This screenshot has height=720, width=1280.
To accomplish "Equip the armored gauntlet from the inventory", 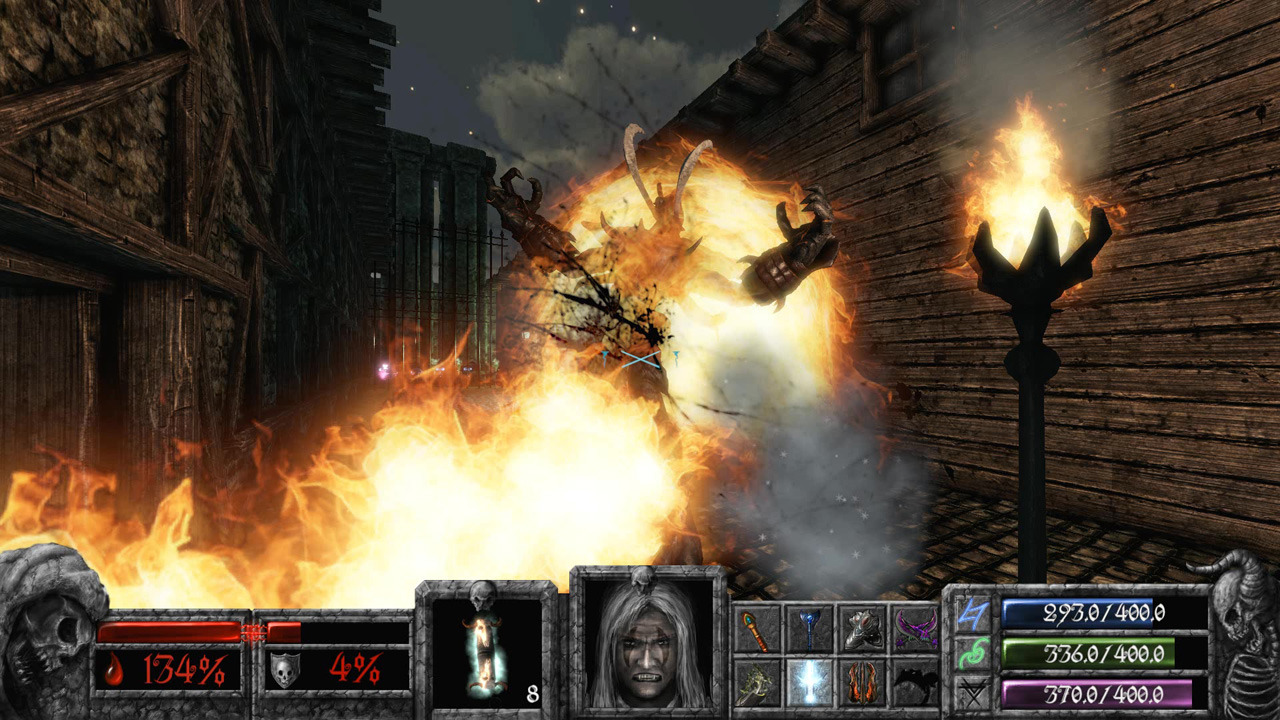I will [863, 628].
